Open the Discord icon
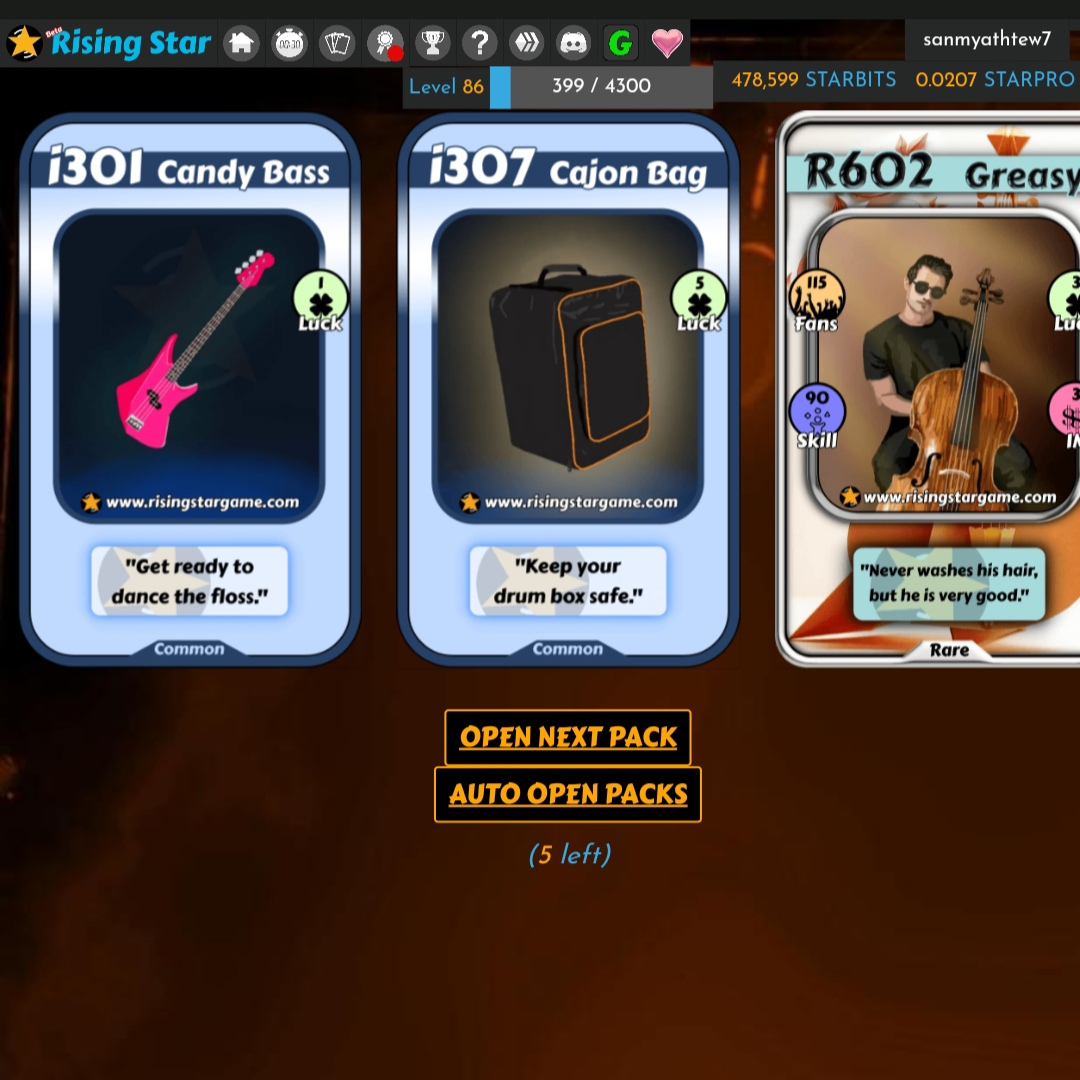Viewport: 1080px width, 1080px height. point(574,43)
